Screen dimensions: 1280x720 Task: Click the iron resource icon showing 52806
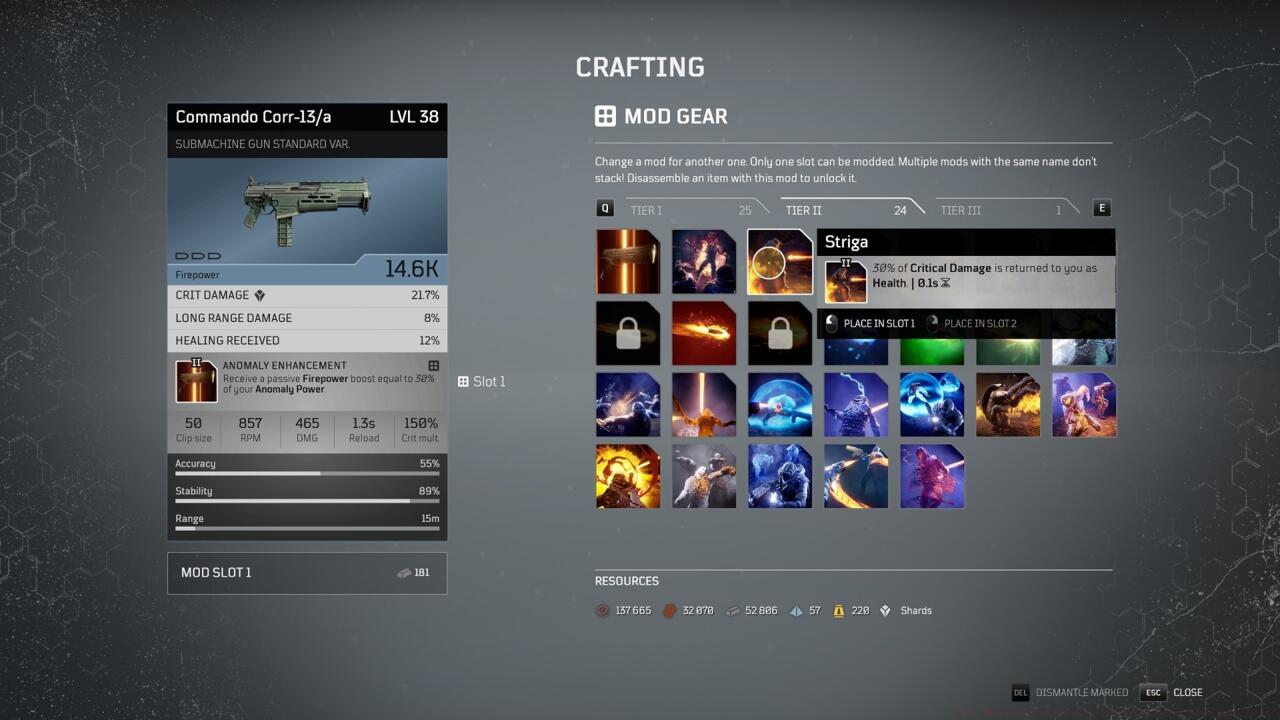(x=734, y=610)
